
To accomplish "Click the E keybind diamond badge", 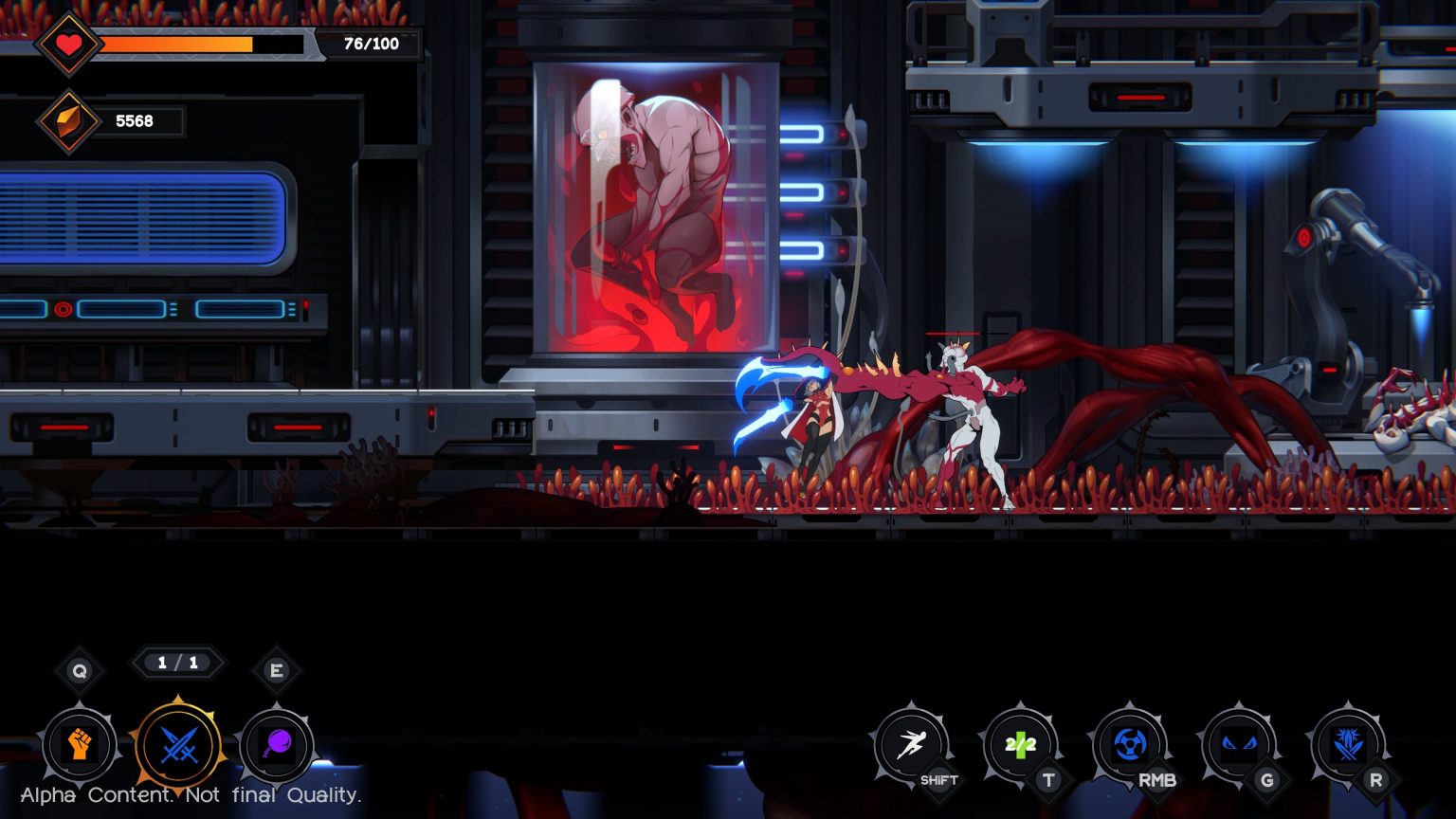I will [x=277, y=669].
